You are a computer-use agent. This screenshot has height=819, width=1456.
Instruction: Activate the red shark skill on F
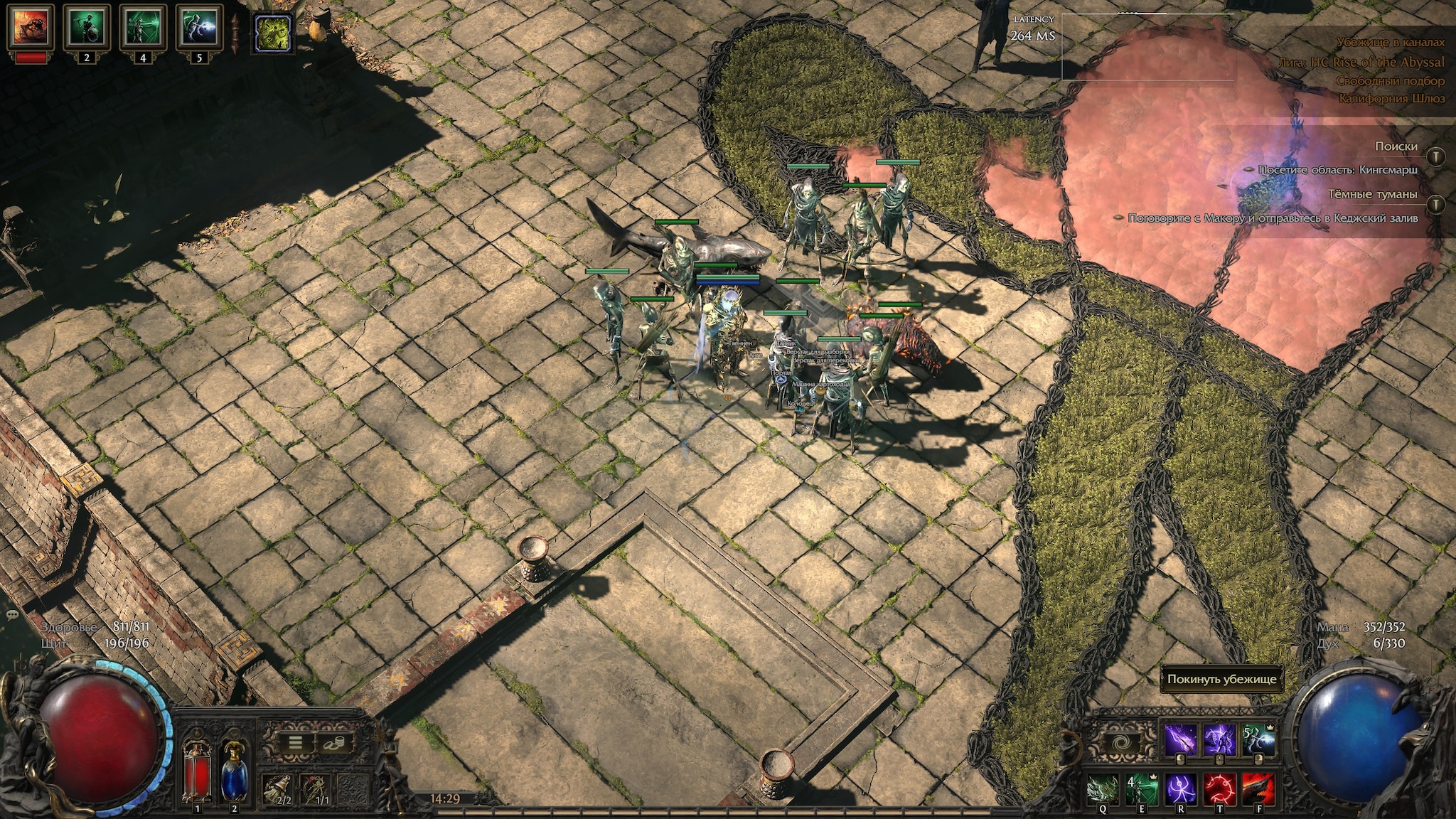click(1258, 788)
